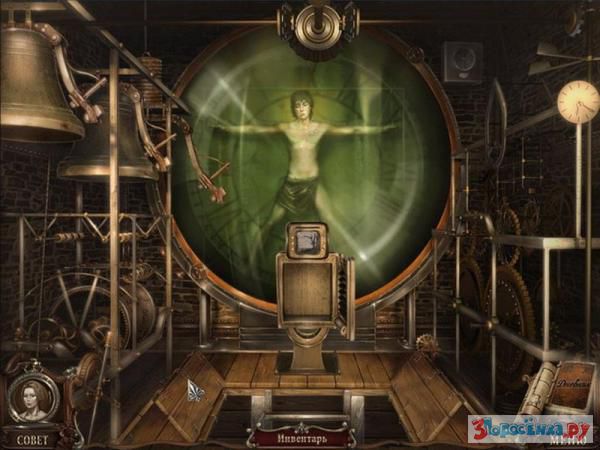Open the Инвентарь inventory panel
The image size is (600, 450).
300,437
